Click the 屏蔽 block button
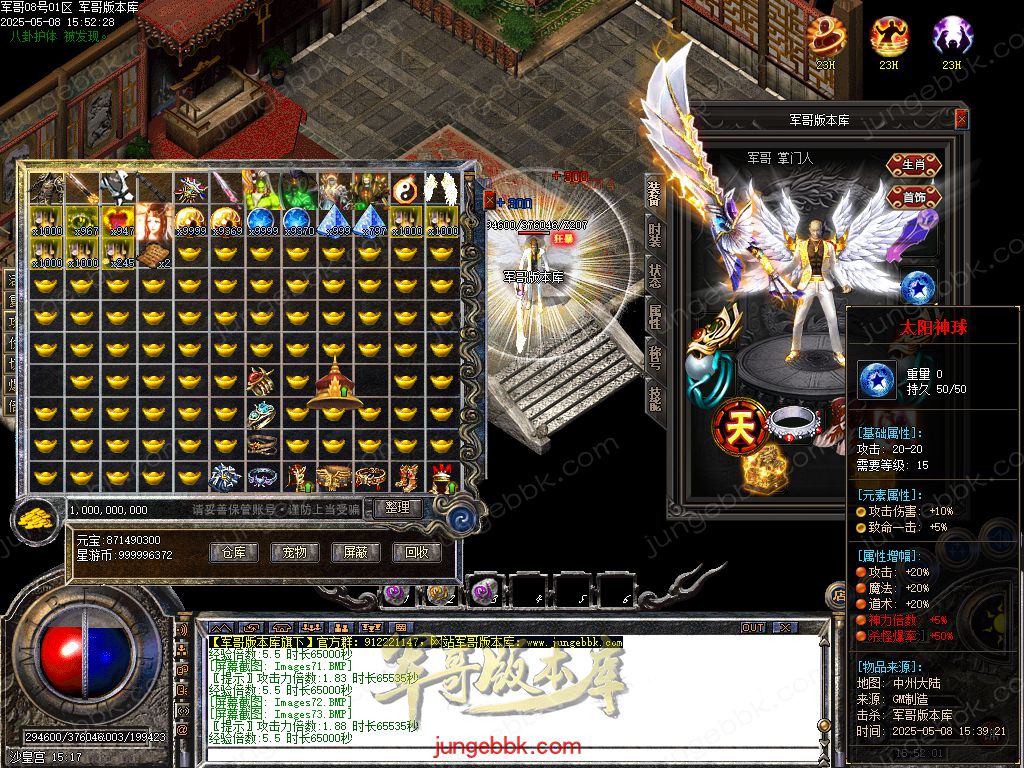The width and height of the screenshot is (1024, 768). pos(355,552)
